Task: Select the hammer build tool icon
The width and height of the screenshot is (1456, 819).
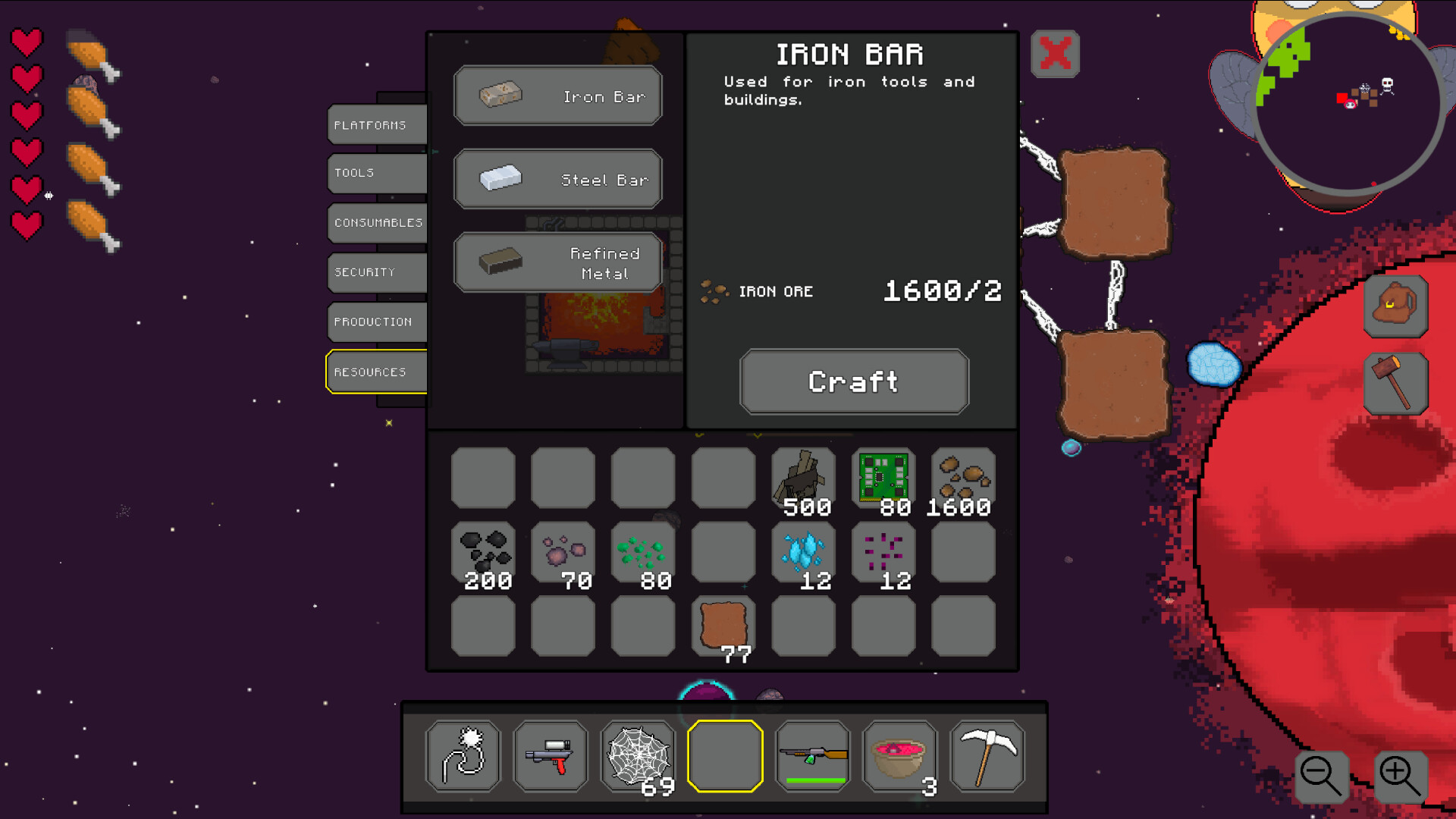Action: pyautogui.click(x=1396, y=383)
